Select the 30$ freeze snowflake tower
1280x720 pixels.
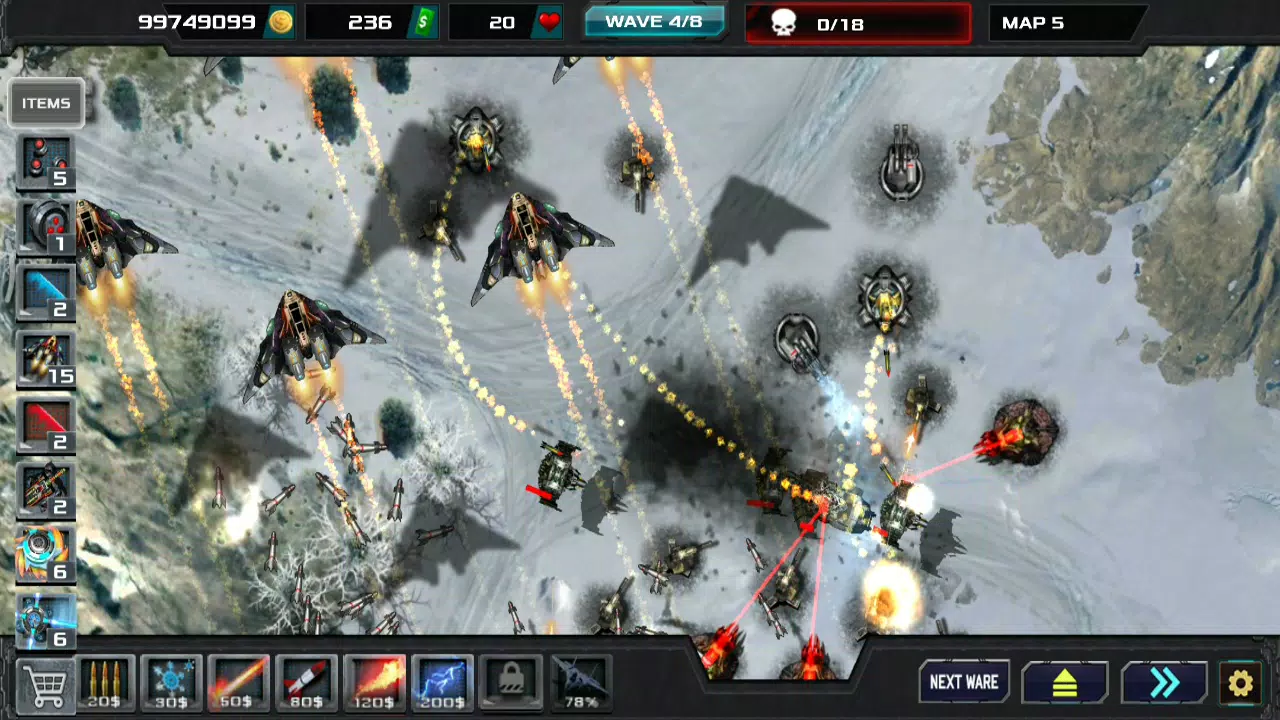(172, 685)
